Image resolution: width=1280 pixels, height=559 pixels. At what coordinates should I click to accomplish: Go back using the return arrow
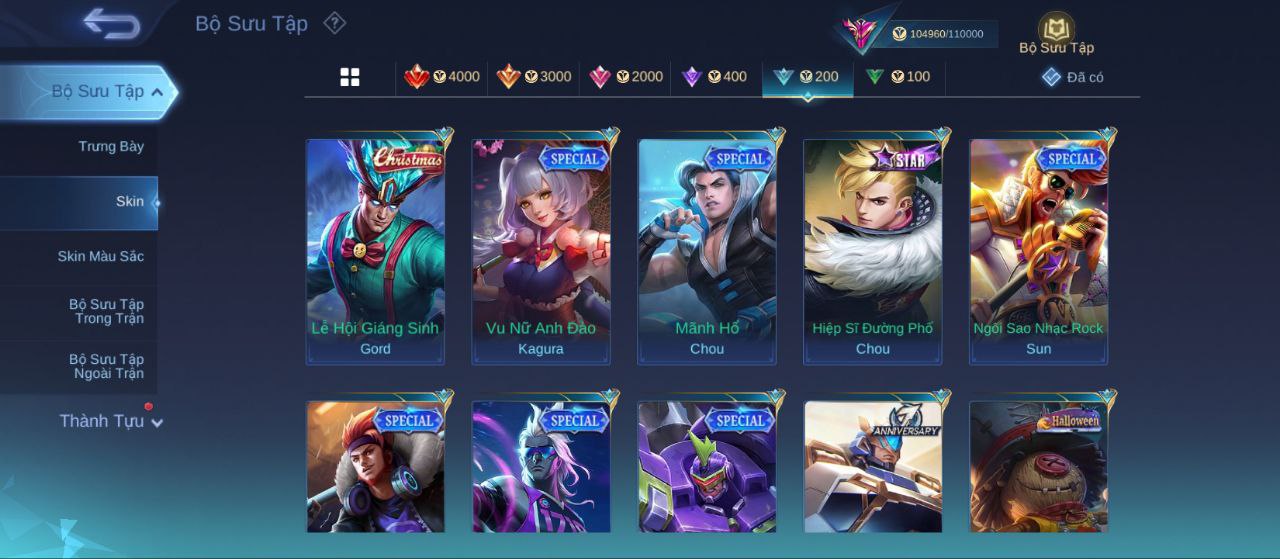coord(111,23)
